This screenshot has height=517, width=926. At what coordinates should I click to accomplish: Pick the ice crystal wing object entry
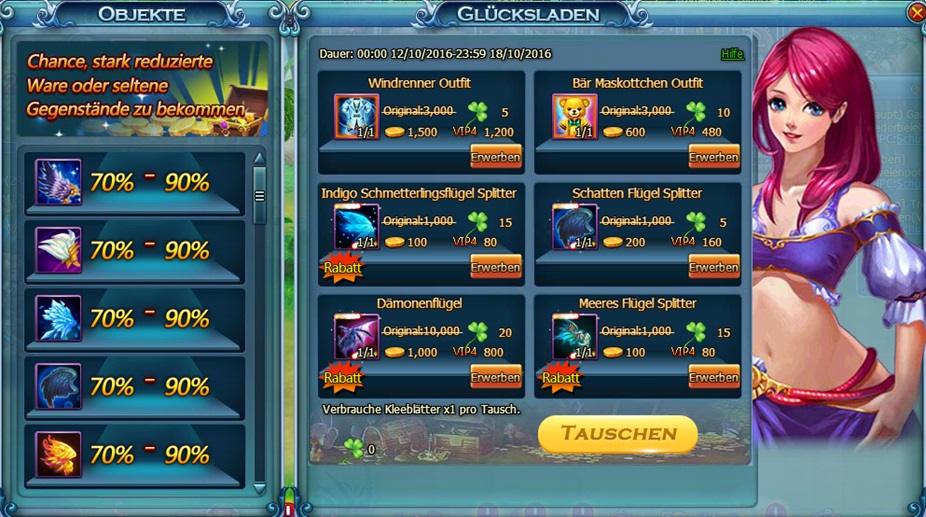click(x=58, y=318)
